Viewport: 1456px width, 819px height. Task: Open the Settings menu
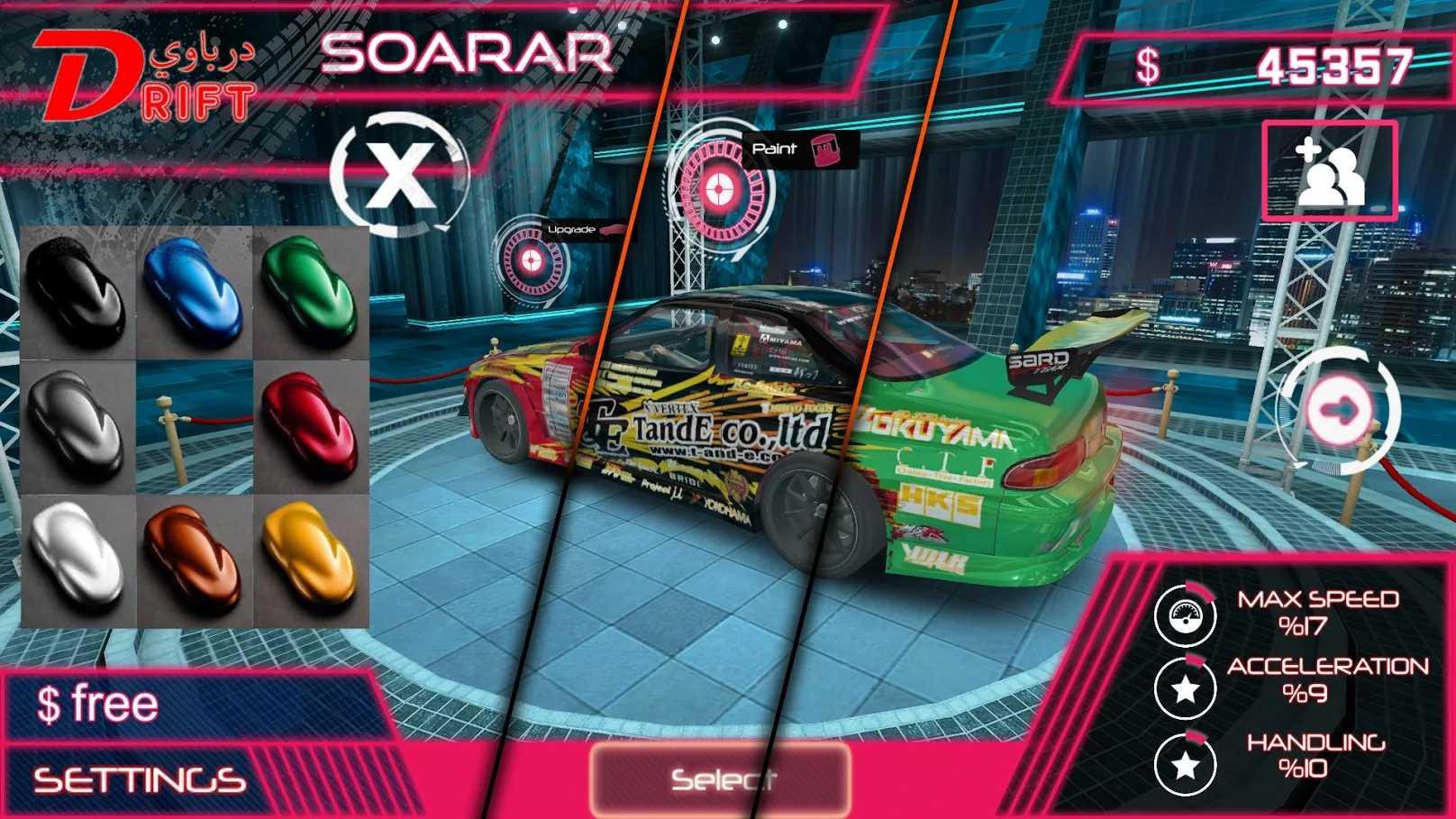pos(140,780)
